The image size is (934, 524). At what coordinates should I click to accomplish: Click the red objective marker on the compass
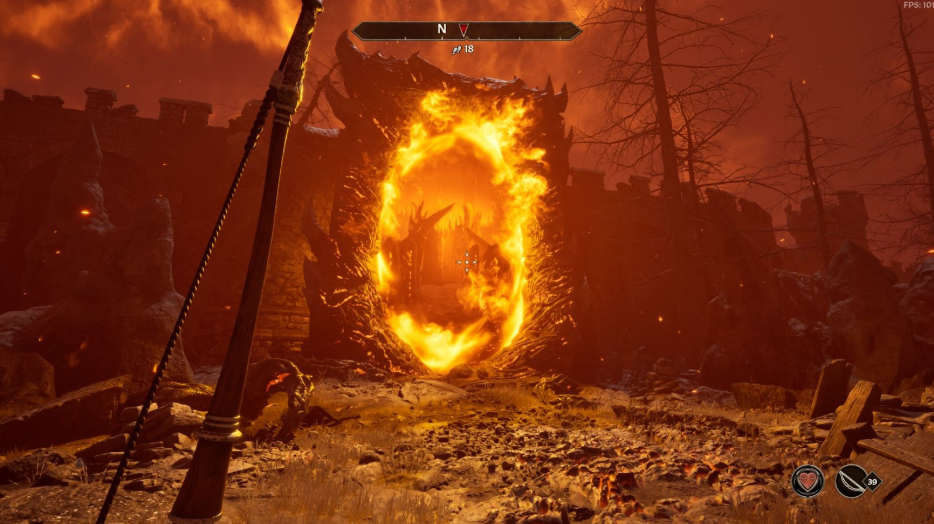pyautogui.click(x=463, y=30)
